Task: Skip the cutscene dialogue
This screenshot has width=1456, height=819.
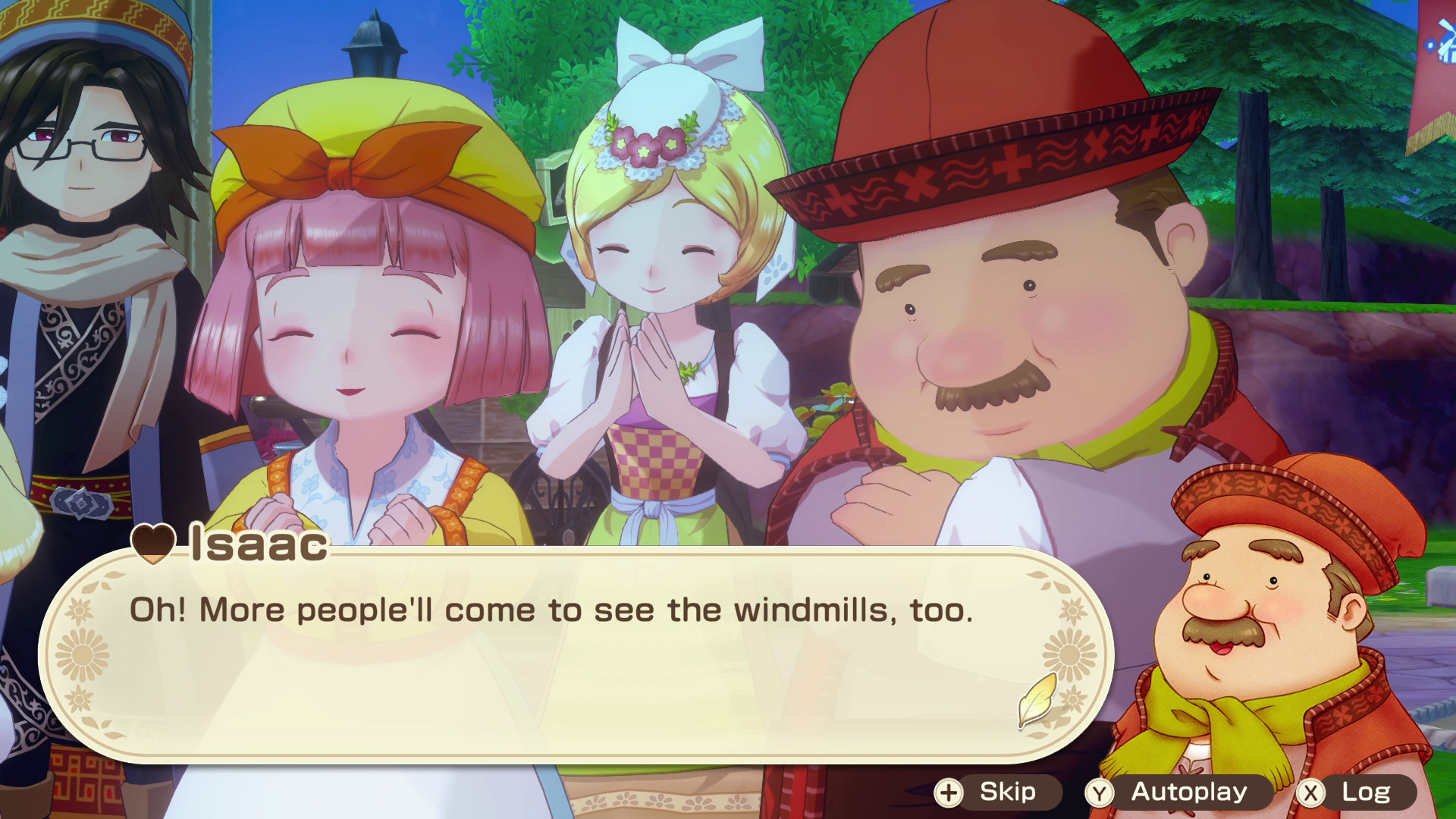Action: 995,792
